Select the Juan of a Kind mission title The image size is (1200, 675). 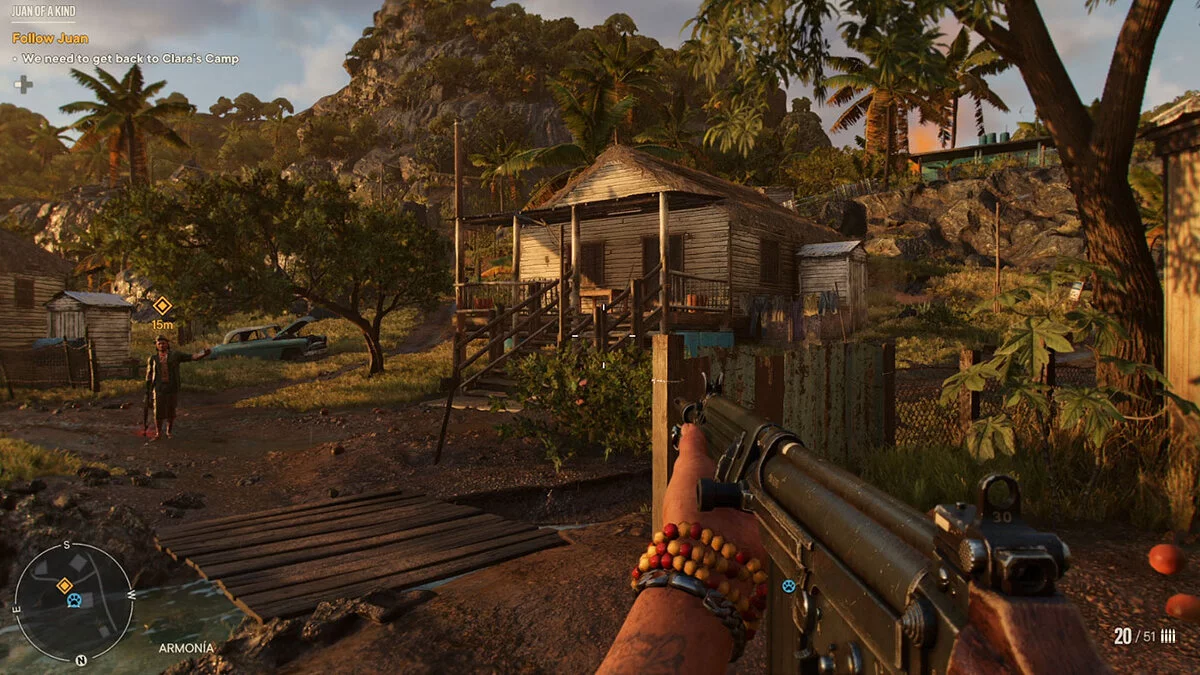(43, 10)
